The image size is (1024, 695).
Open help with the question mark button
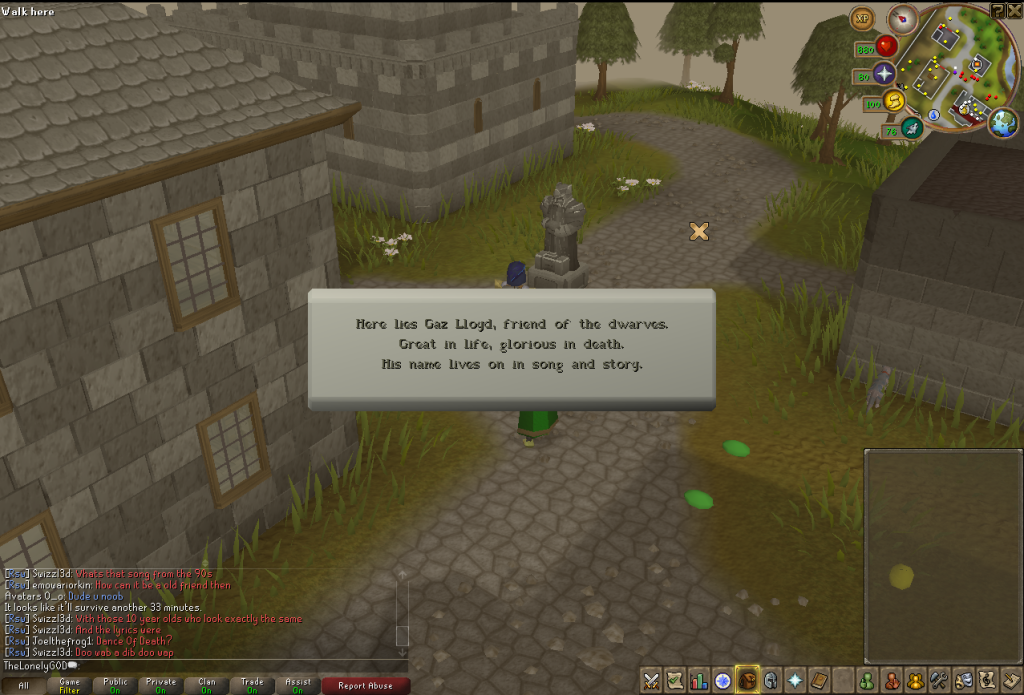998,10
